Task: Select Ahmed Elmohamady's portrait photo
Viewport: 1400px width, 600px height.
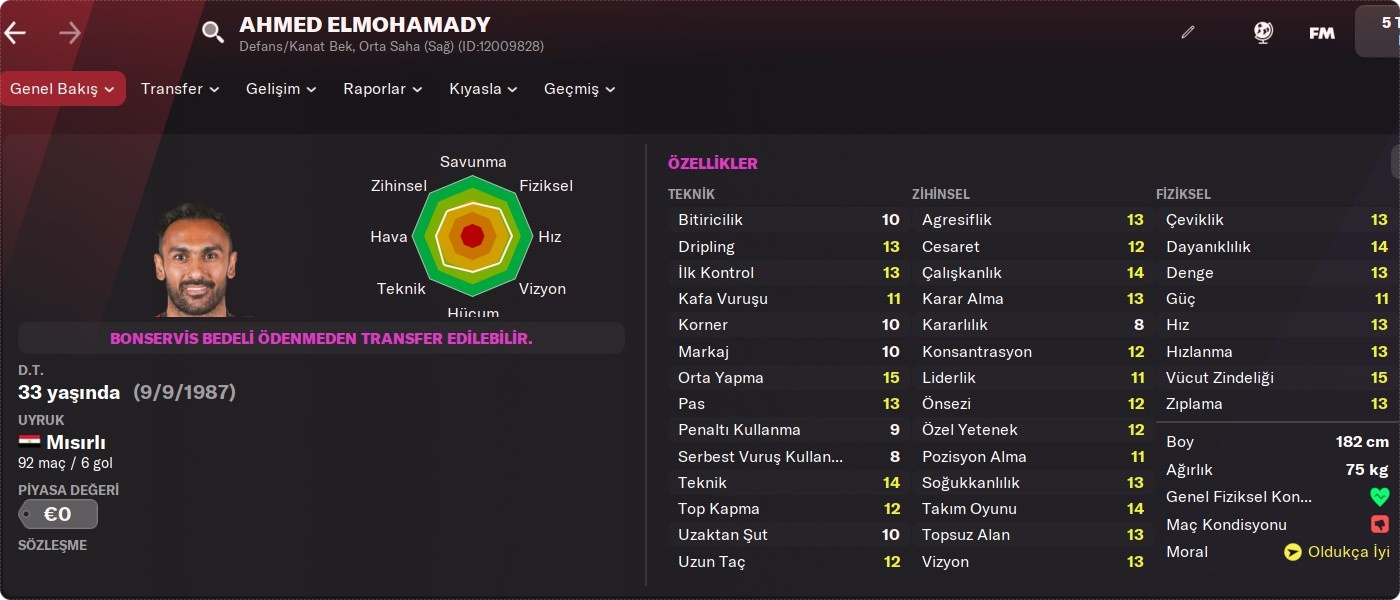Action: [196, 260]
